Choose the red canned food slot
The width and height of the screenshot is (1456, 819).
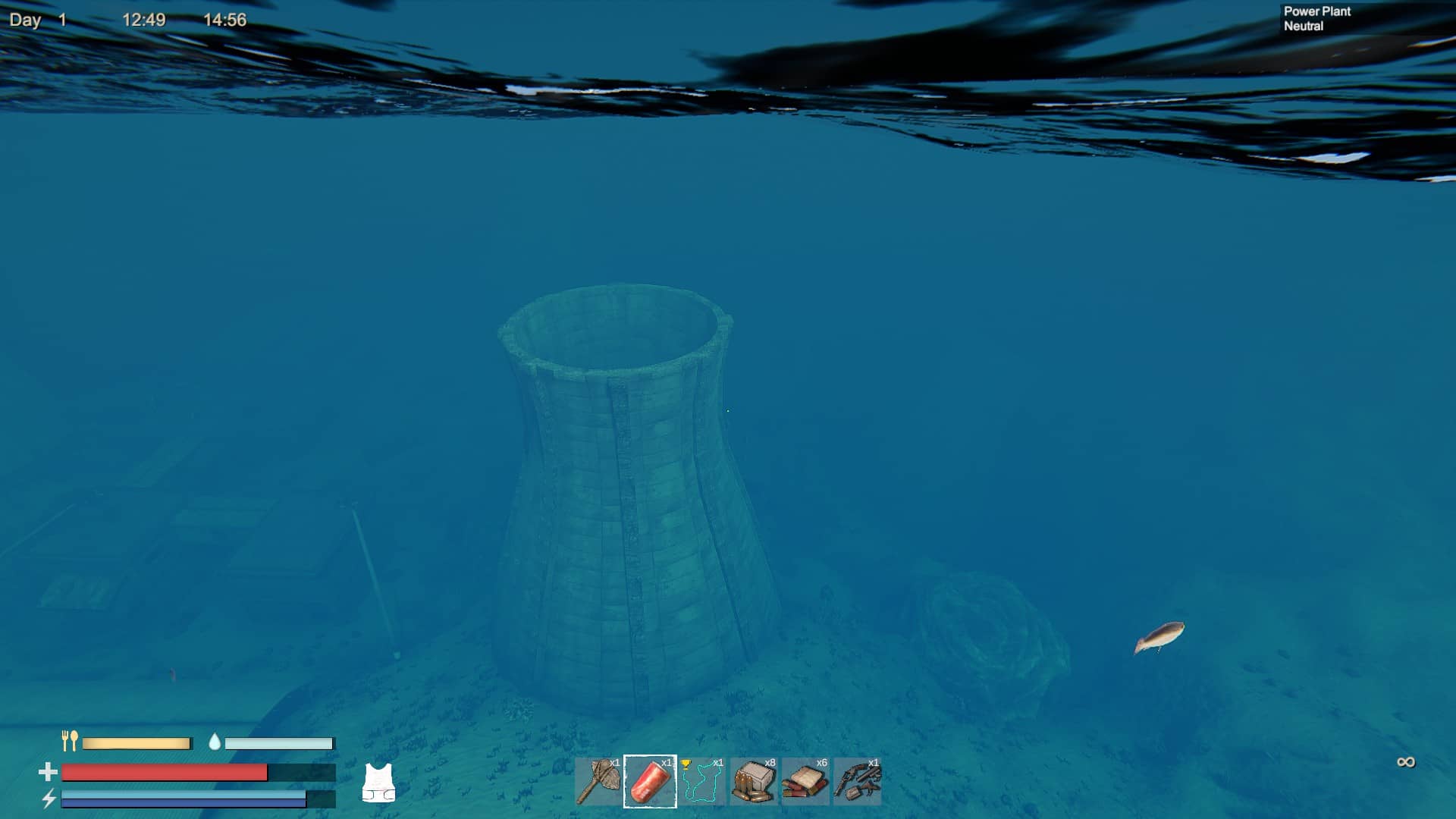pyautogui.click(x=650, y=781)
